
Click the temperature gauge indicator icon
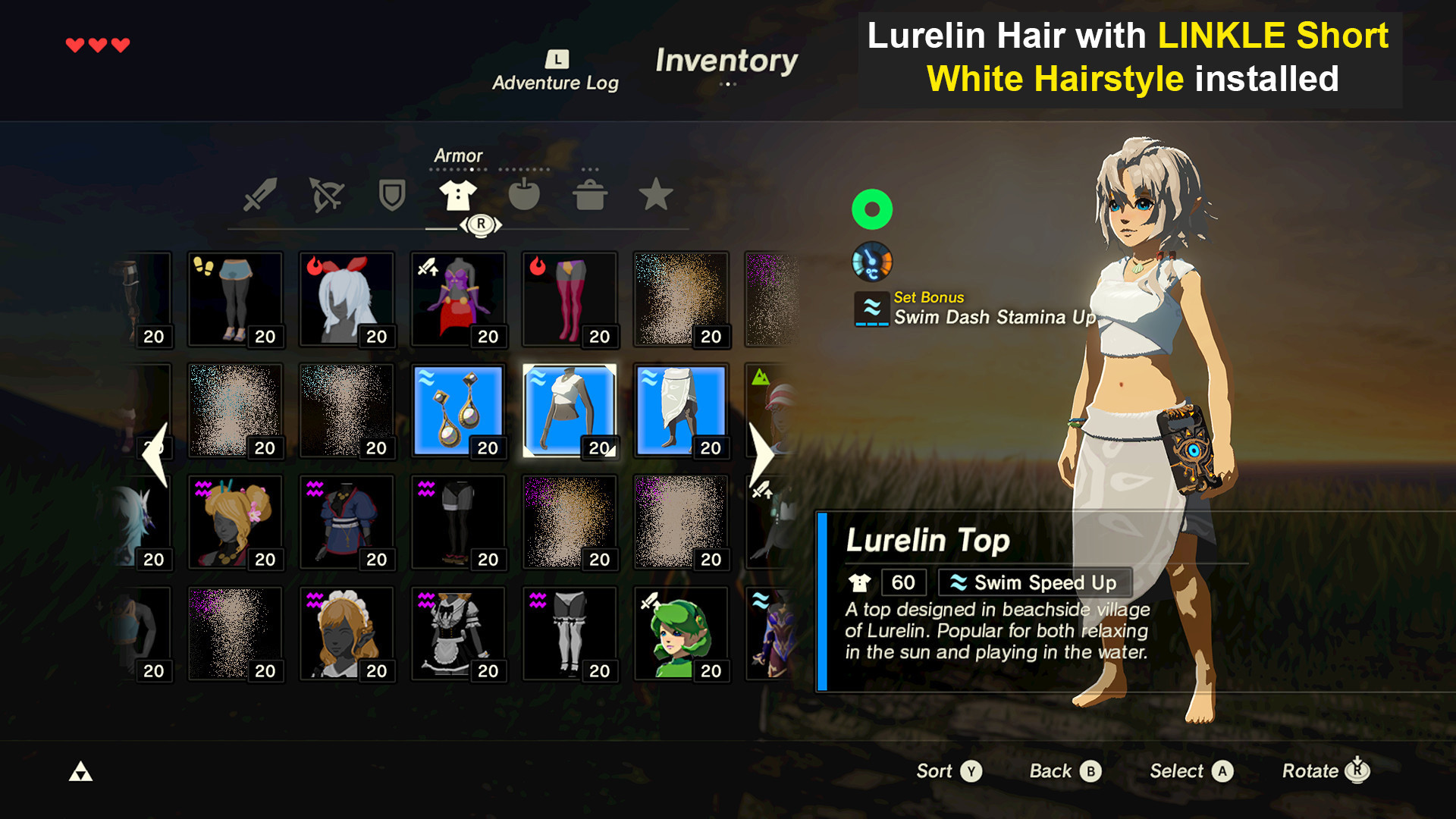873,262
